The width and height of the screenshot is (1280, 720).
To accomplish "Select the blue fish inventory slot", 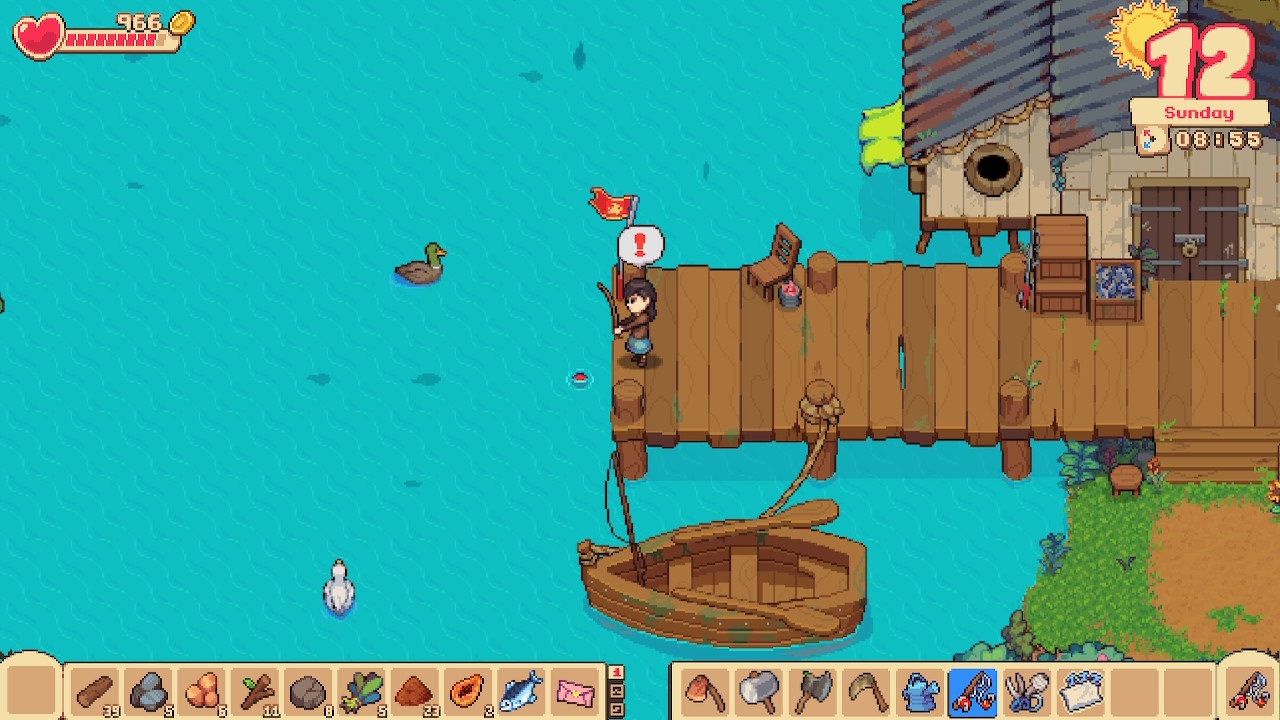I will (x=521, y=691).
